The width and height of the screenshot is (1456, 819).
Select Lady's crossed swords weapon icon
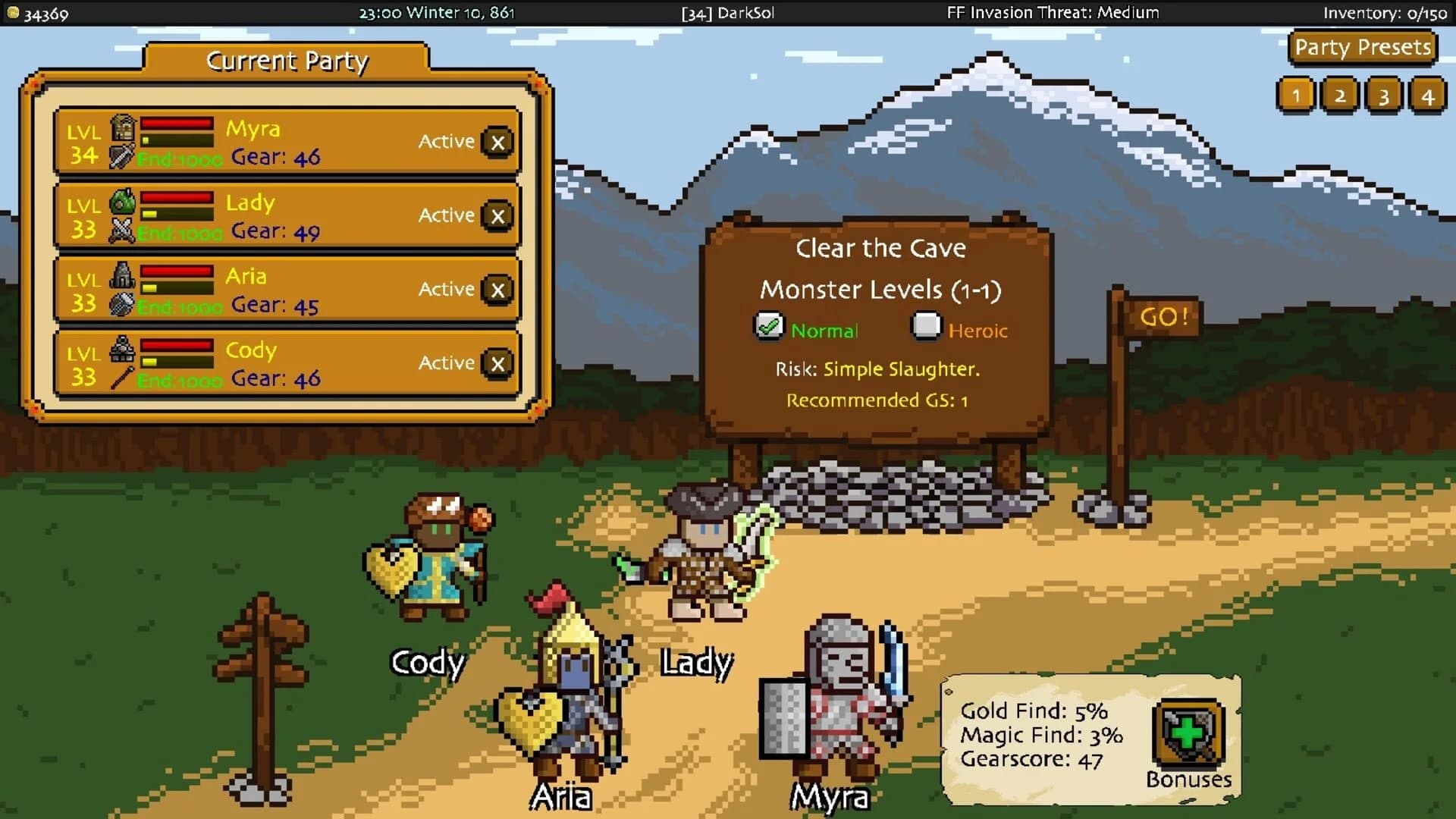coord(120,232)
